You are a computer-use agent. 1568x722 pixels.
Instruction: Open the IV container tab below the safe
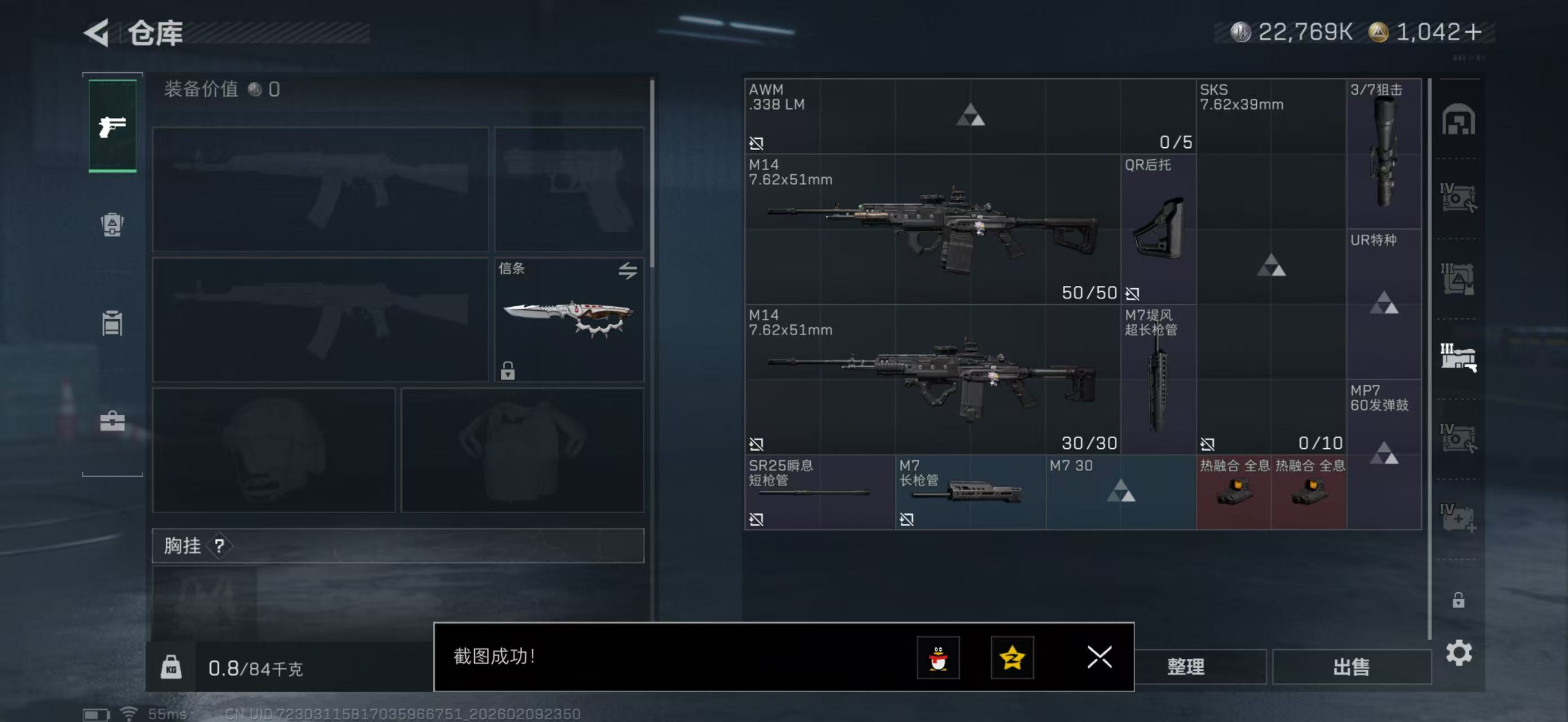tap(1459, 198)
